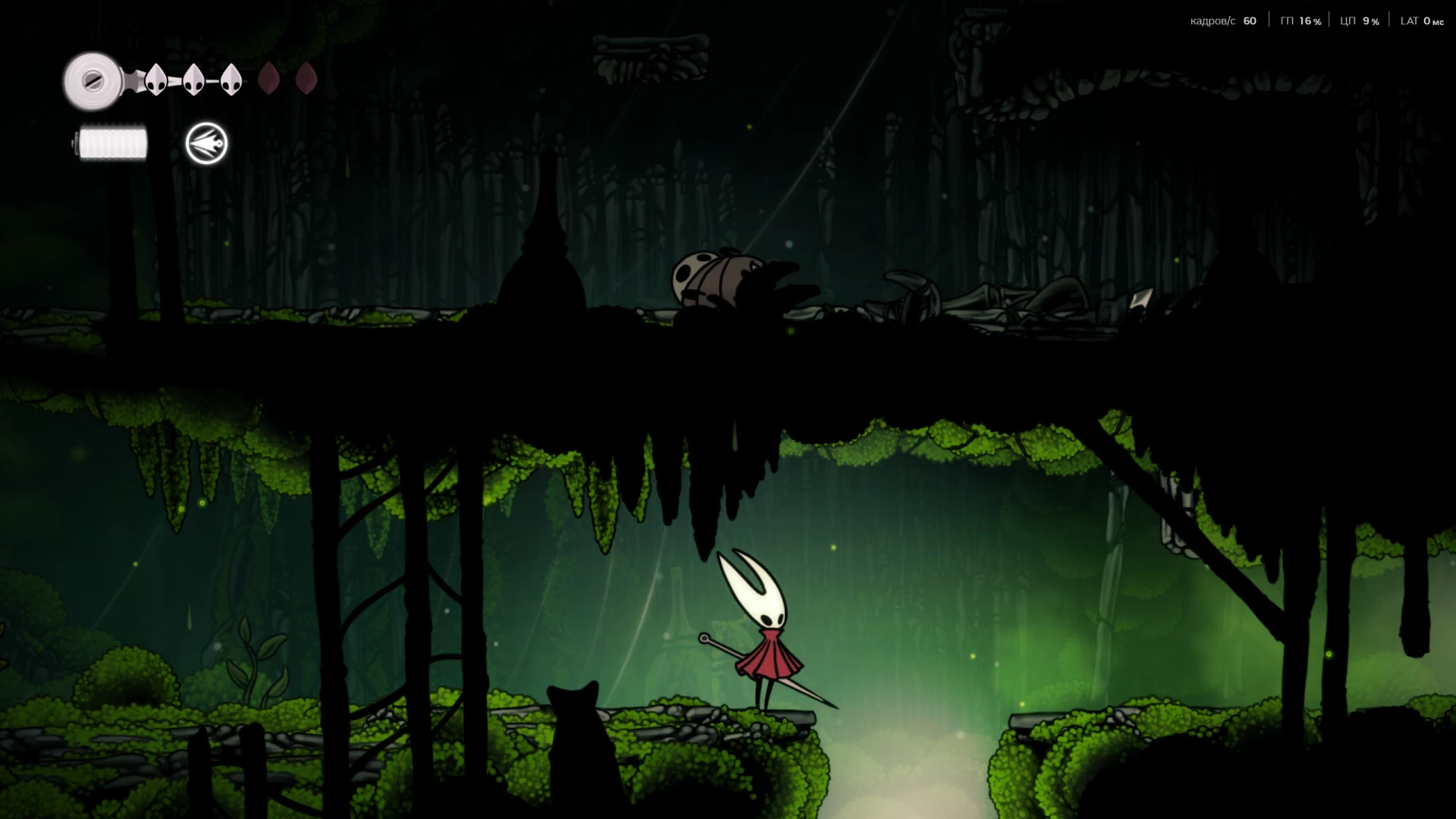Activate the Silkspear skill icon
The image size is (1456, 819).
pos(206,143)
